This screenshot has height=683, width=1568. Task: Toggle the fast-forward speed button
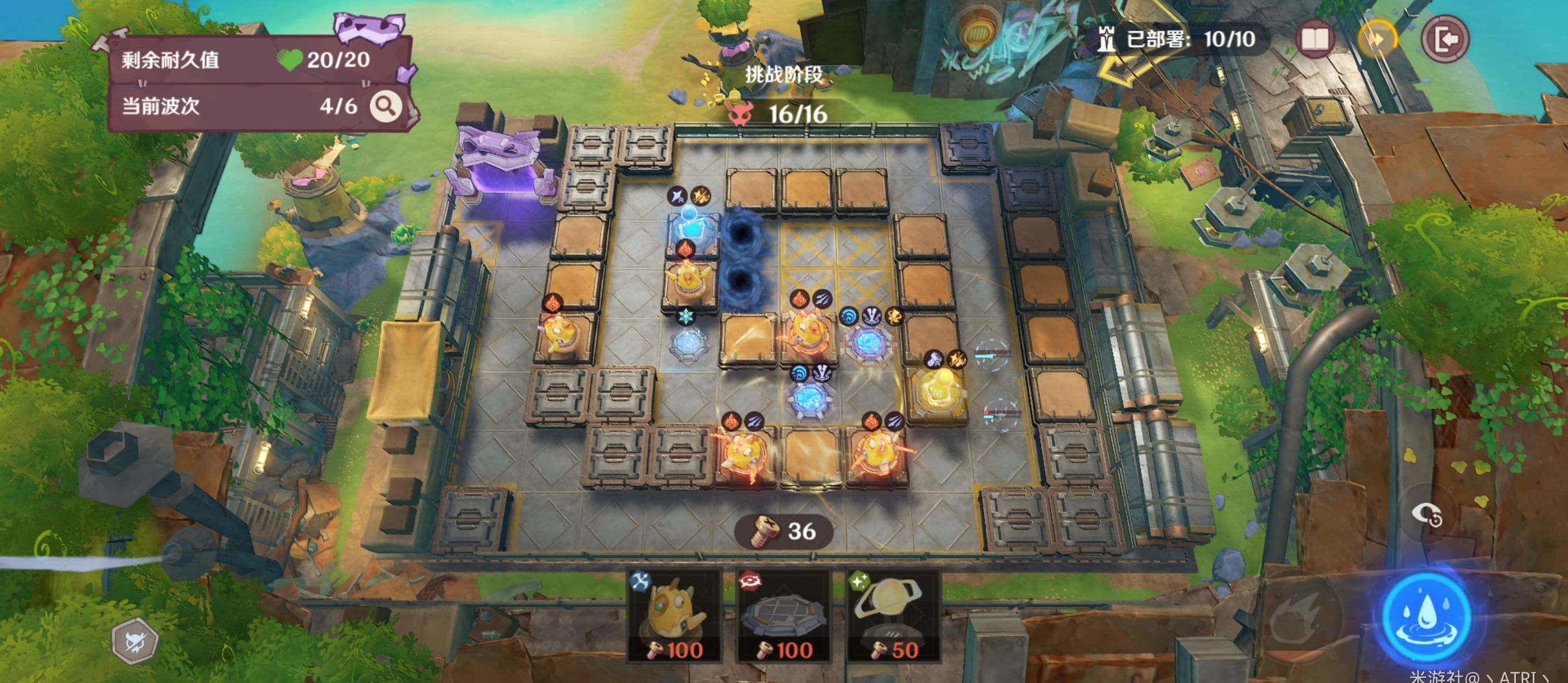click(x=1378, y=40)
